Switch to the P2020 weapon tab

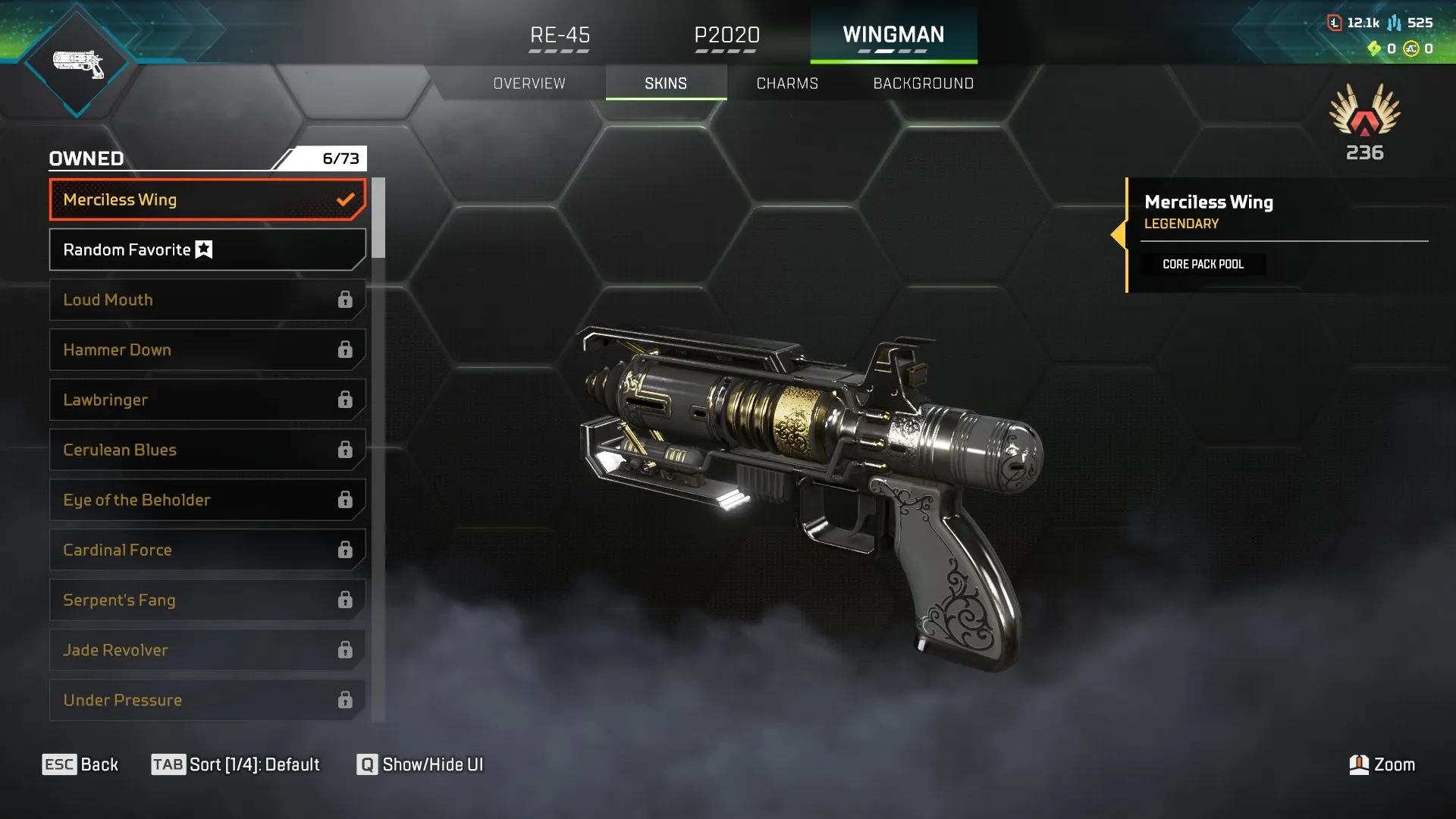pyautogui.click(x=727, y=35)
